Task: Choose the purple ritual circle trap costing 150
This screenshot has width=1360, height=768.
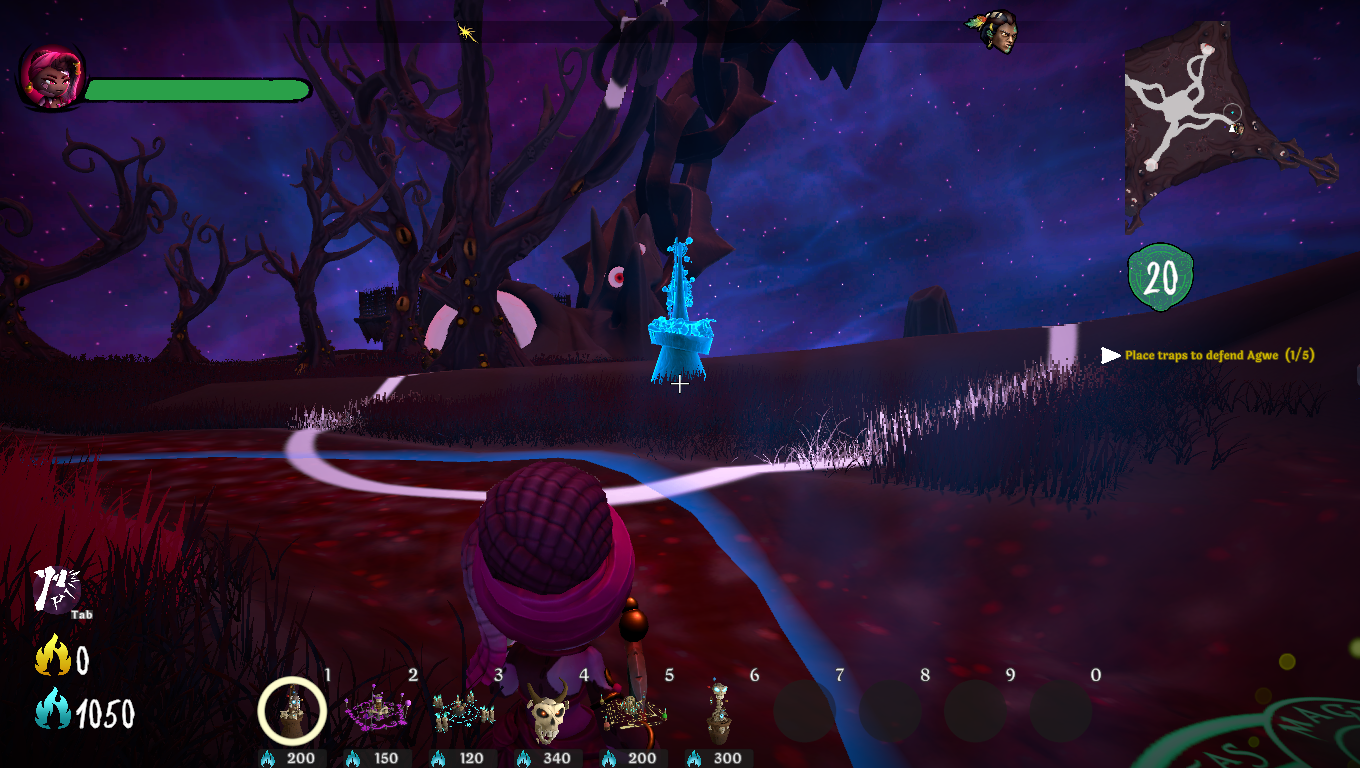Action: click(377, 710)
